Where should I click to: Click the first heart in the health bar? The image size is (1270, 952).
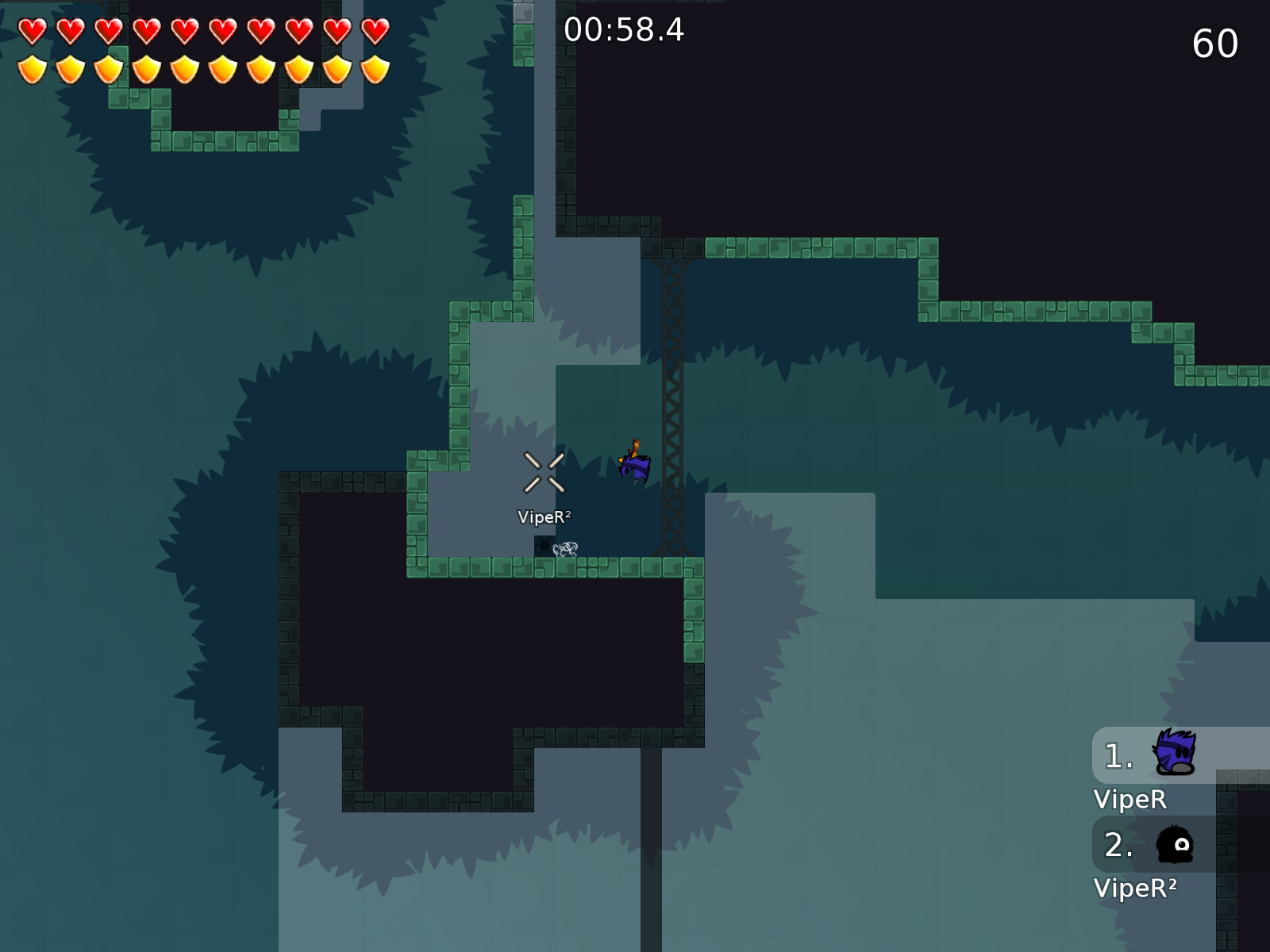[x=32, y=32]
